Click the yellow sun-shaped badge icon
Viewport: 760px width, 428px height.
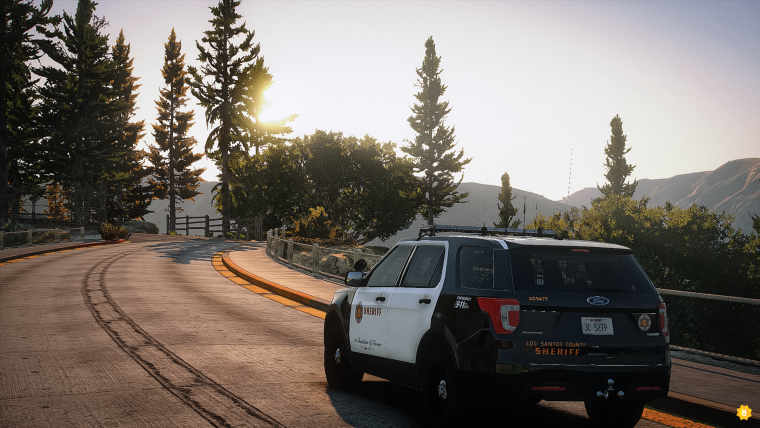tap(743, 411)
